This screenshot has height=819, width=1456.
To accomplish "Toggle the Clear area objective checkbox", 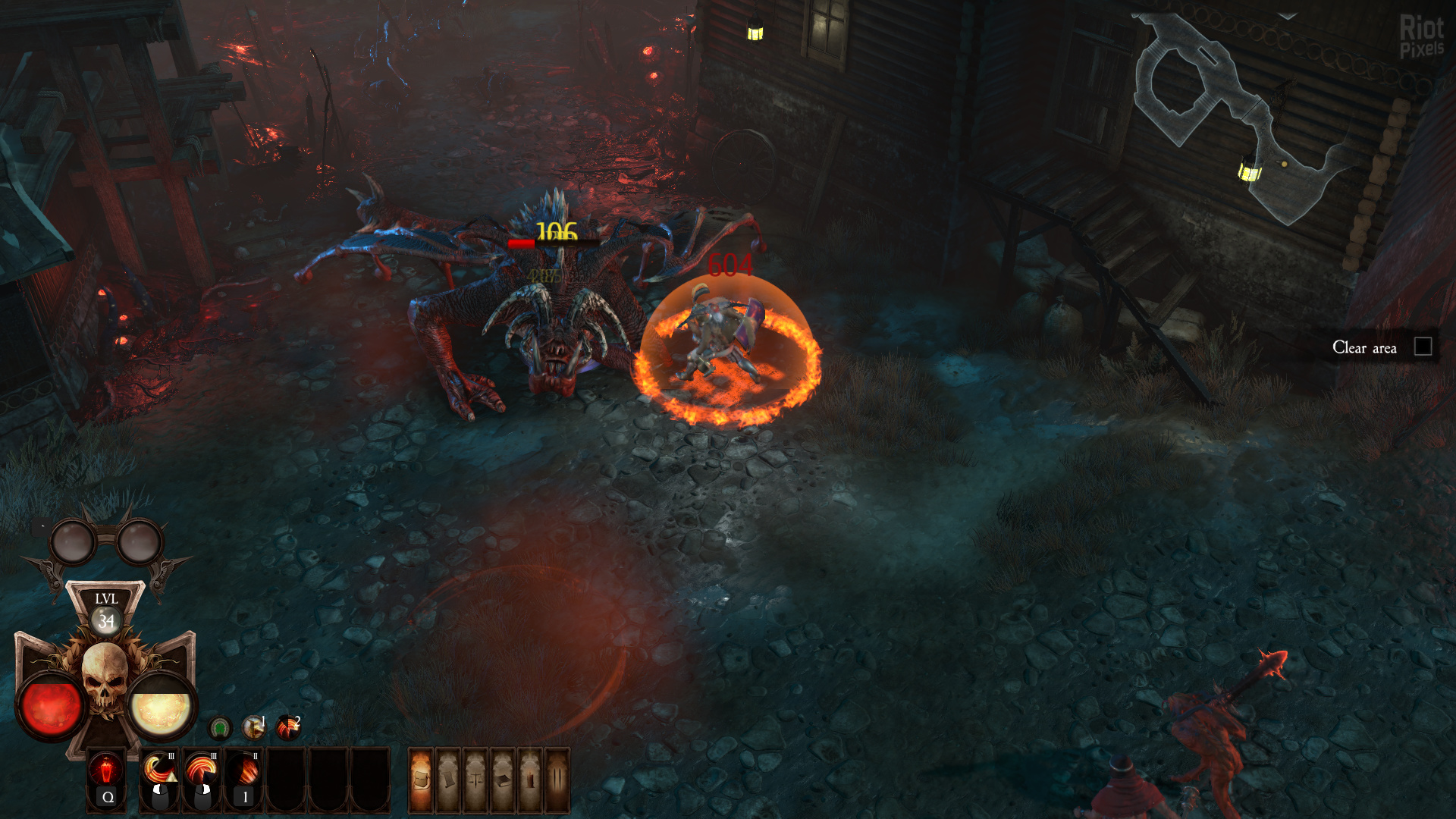I will coord(1423,347).
